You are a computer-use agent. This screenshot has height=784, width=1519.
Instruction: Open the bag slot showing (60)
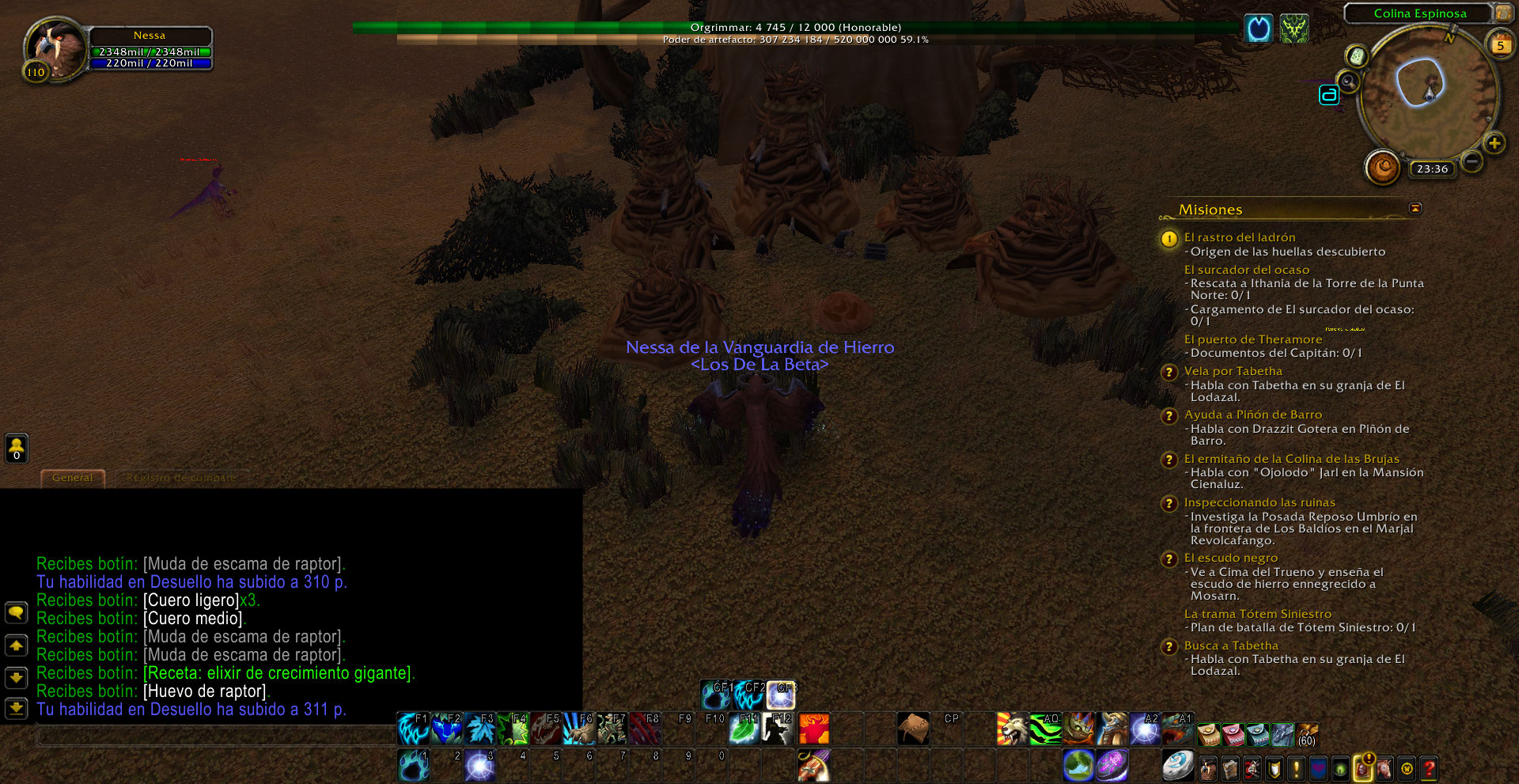click(x=1307, y=735)
